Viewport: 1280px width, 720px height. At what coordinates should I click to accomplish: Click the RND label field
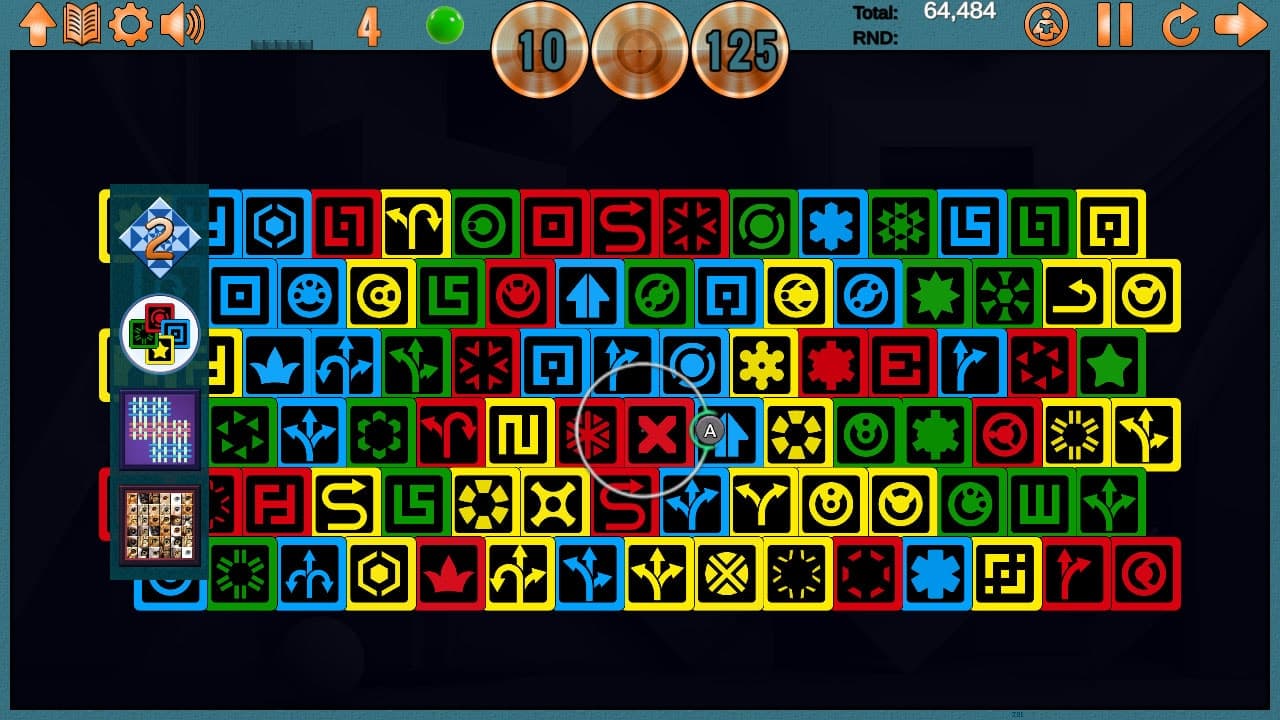pyautogui.click(x=875, y=40)
